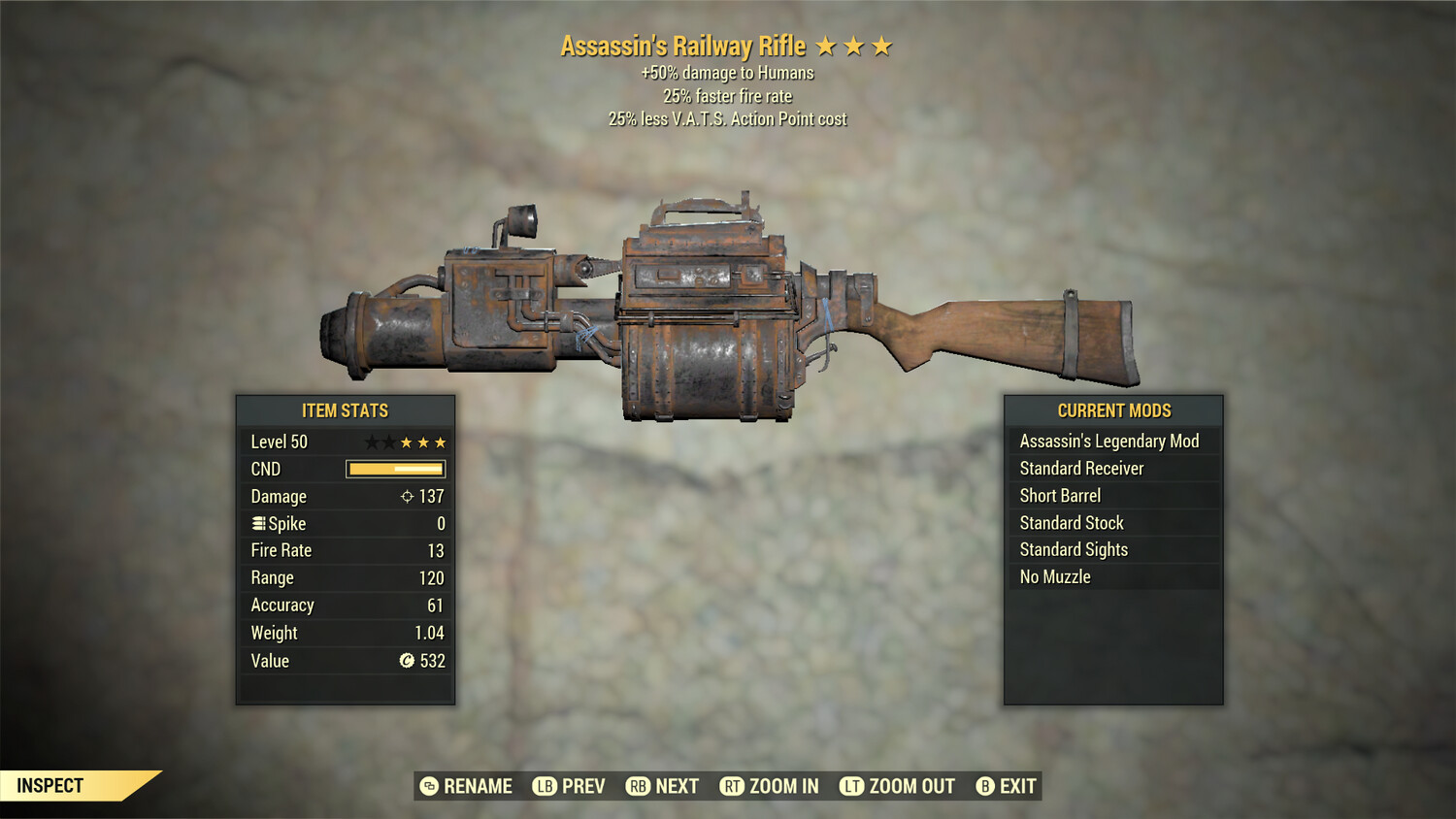Select the Standard Stock mod slot
The image size is (1456, 819).
[x=1072, y=522]
